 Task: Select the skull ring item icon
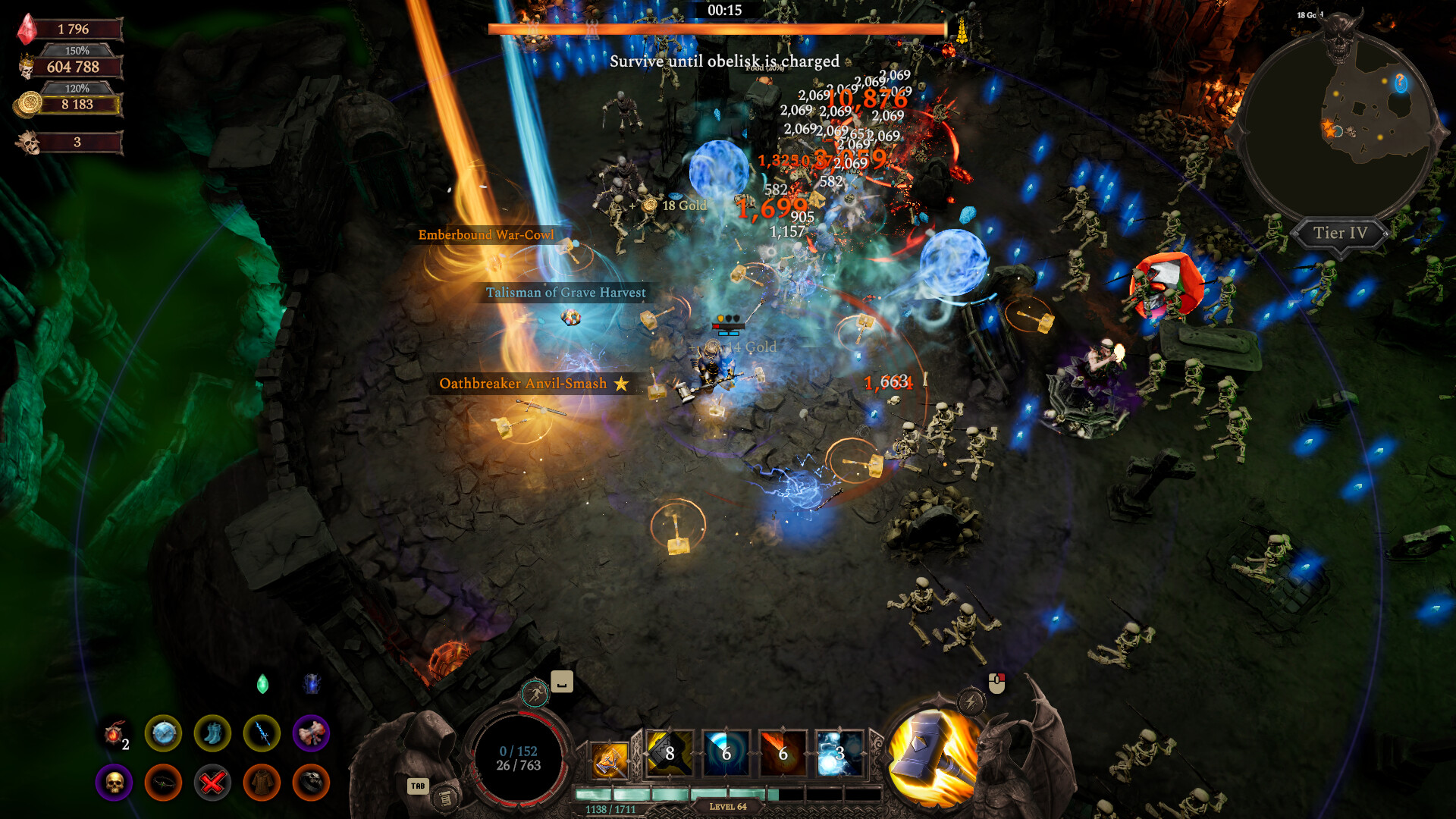point(311,783)
